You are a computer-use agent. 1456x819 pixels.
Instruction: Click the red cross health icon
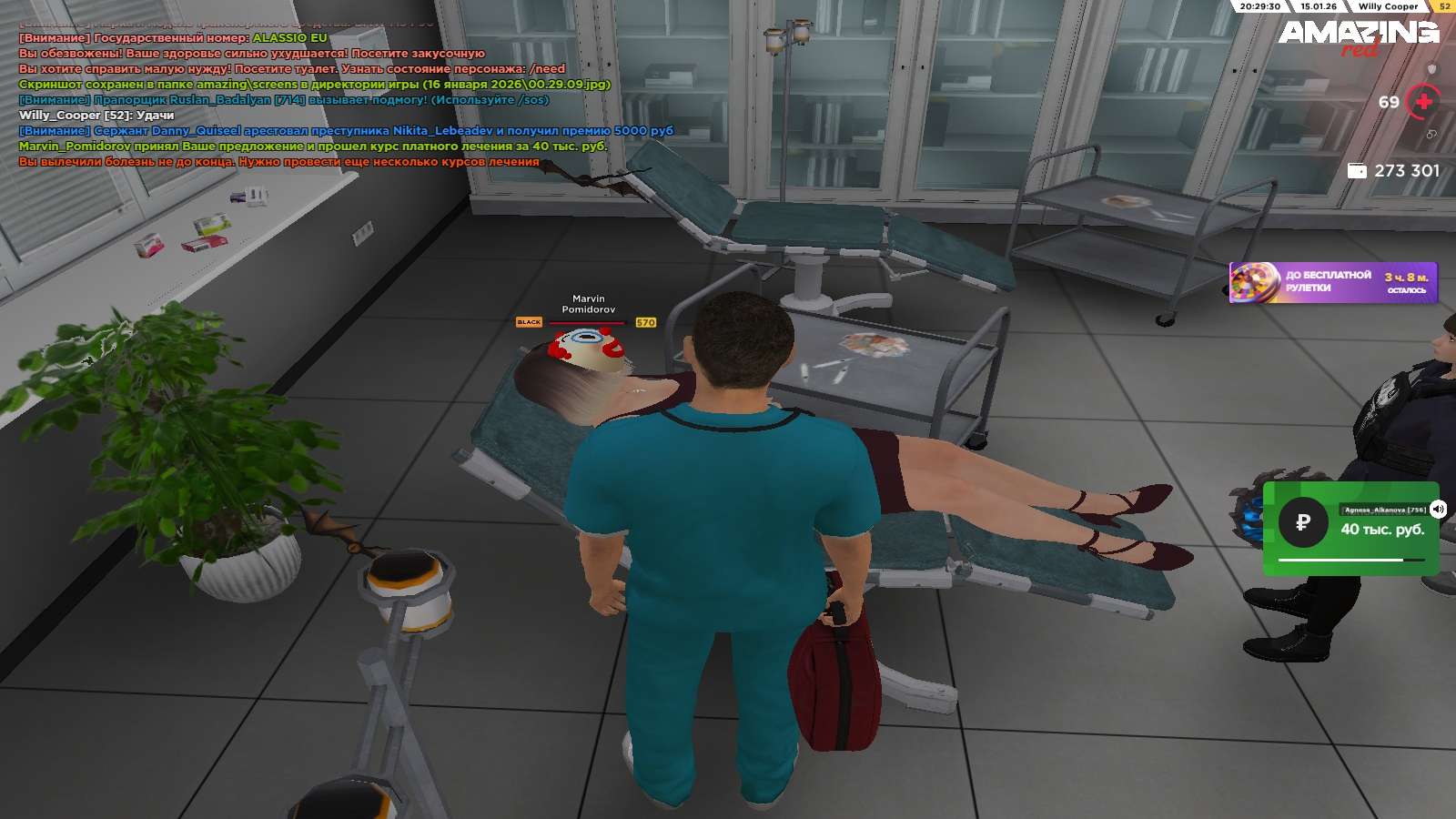pyautogui.click(x=1424, y=102)
